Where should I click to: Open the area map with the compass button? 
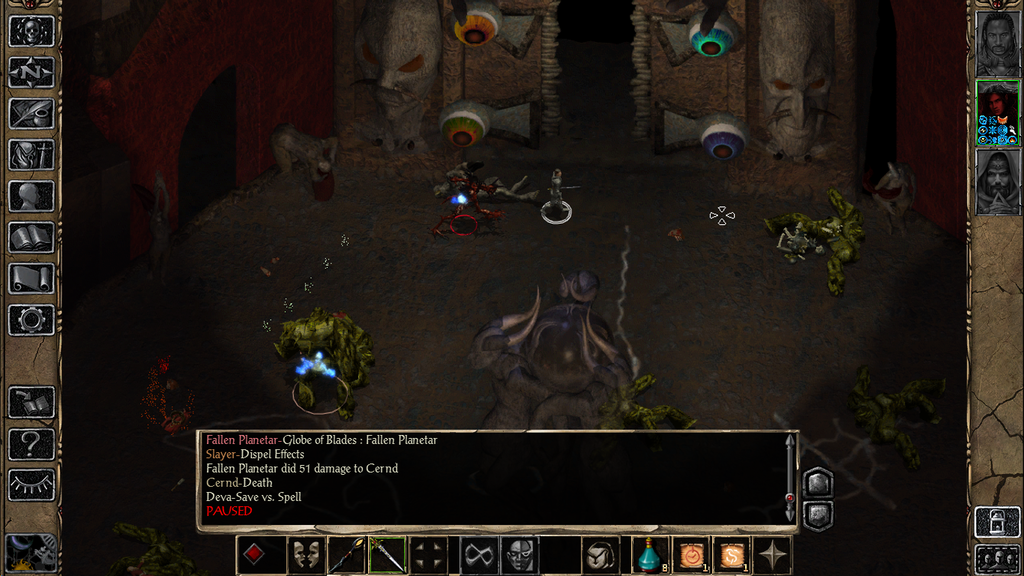31,72
